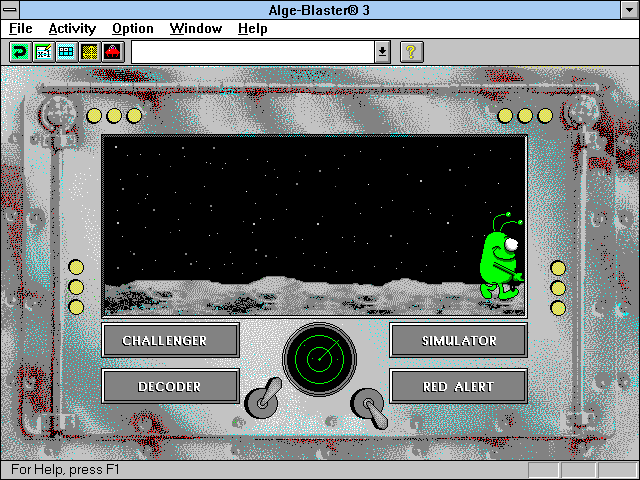Image resolution: width=640 pixels, height=480 pixels.
Task: Launch the SIMULATOR activity
Action: (x=458, y=340)
